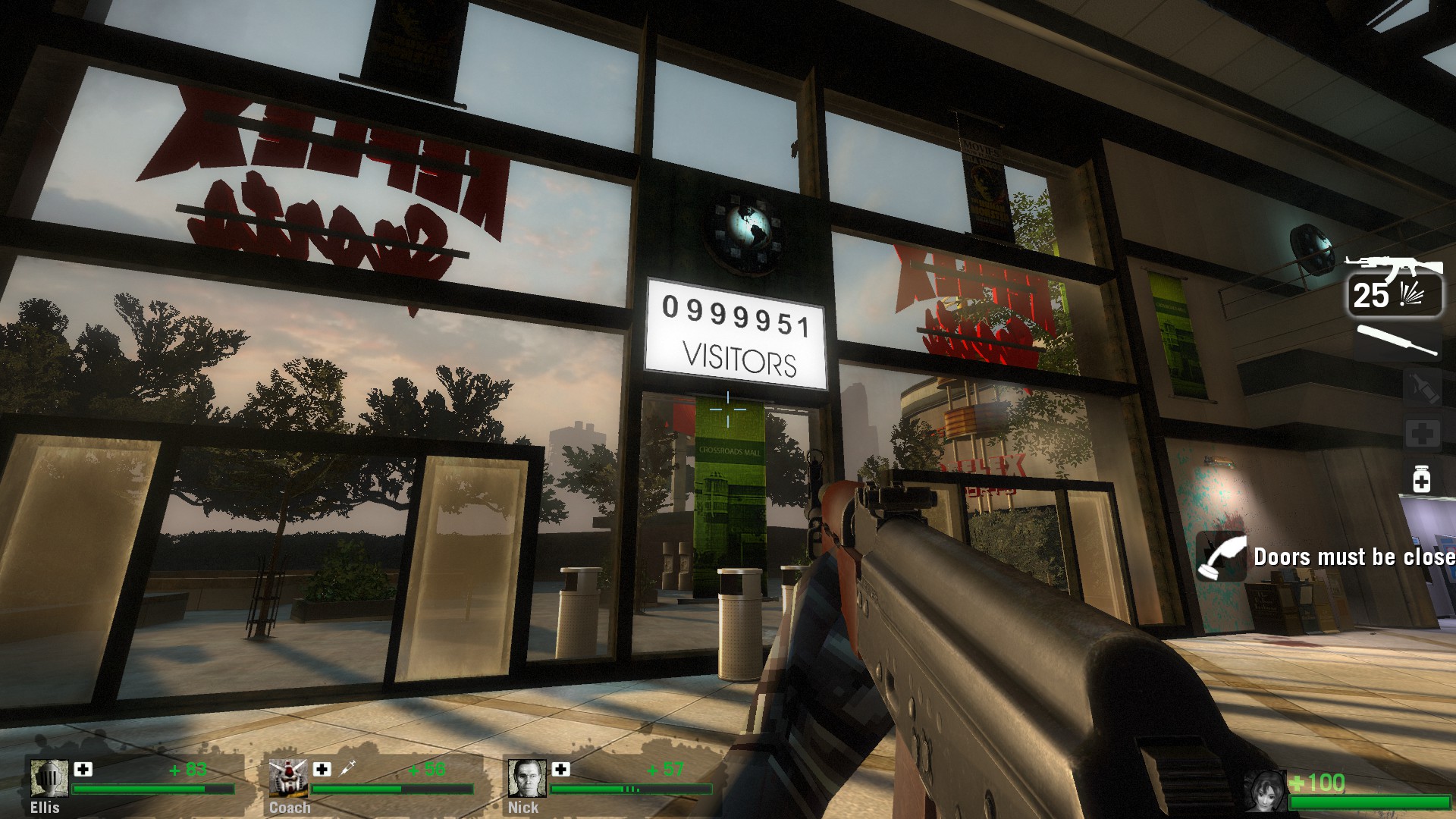The image size is (1456, 819).
Task: Click the medkit icon beside Nick's portrait
Action: [561, 769]
